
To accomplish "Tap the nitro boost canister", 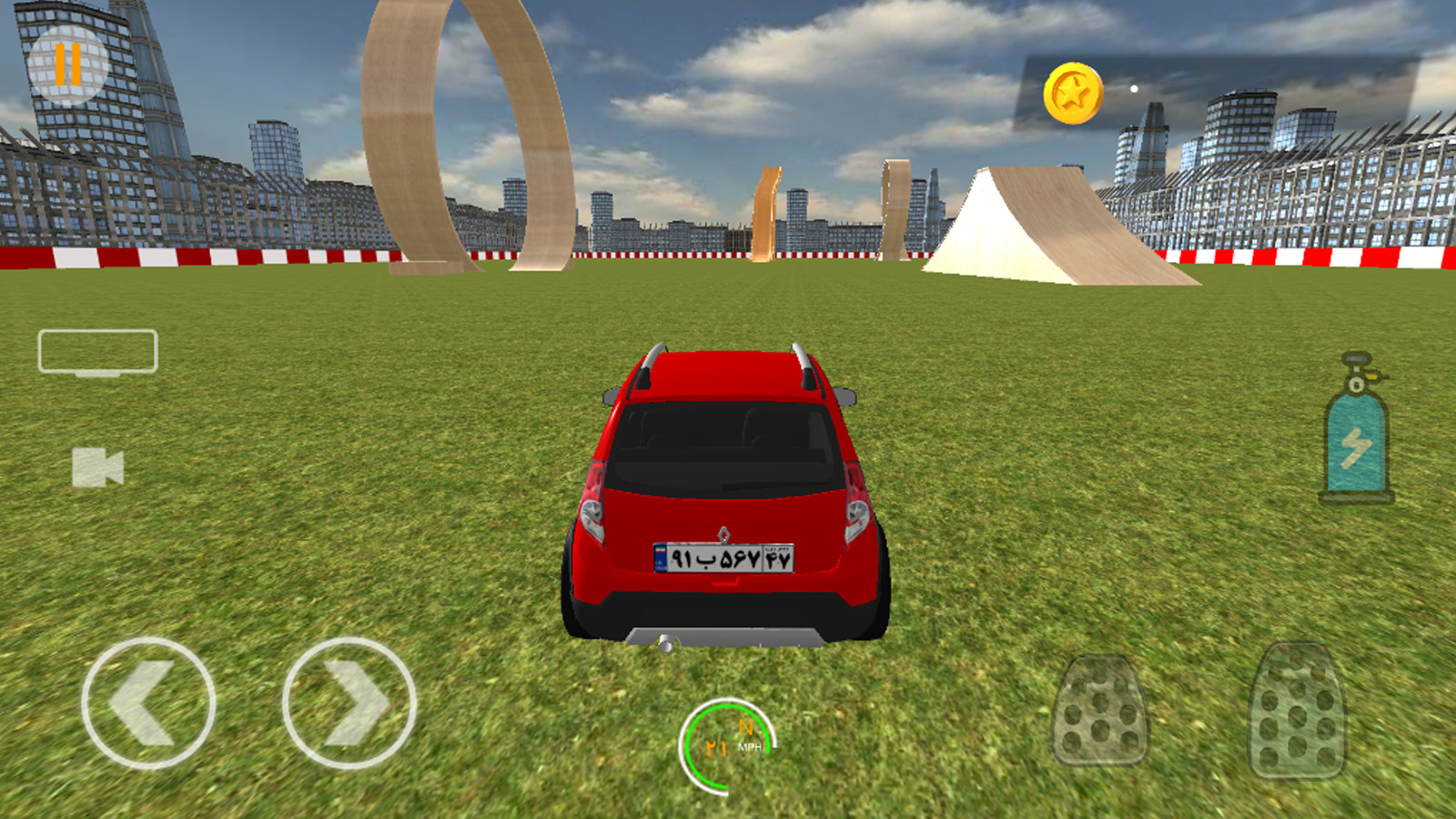I will click(x=1356, y=430).
